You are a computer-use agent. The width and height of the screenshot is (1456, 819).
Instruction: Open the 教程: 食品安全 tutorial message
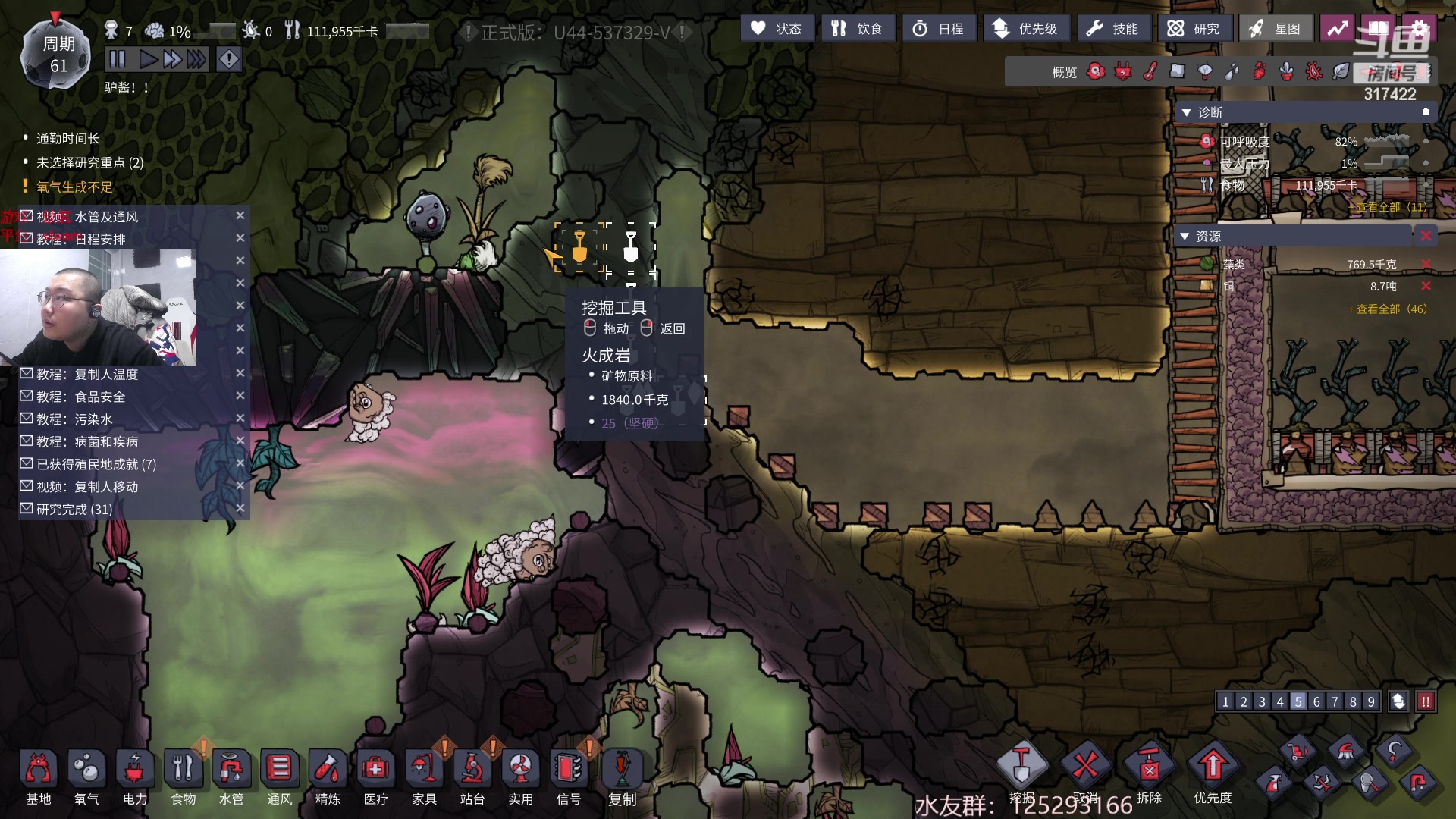click(x=80, y=397)
